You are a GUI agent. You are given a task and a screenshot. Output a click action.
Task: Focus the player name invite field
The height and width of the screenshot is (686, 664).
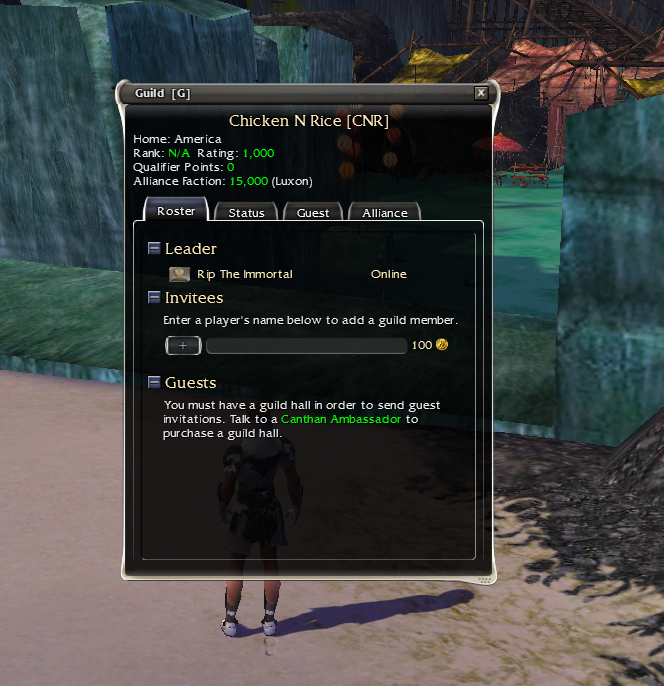(x=306, y=345)
